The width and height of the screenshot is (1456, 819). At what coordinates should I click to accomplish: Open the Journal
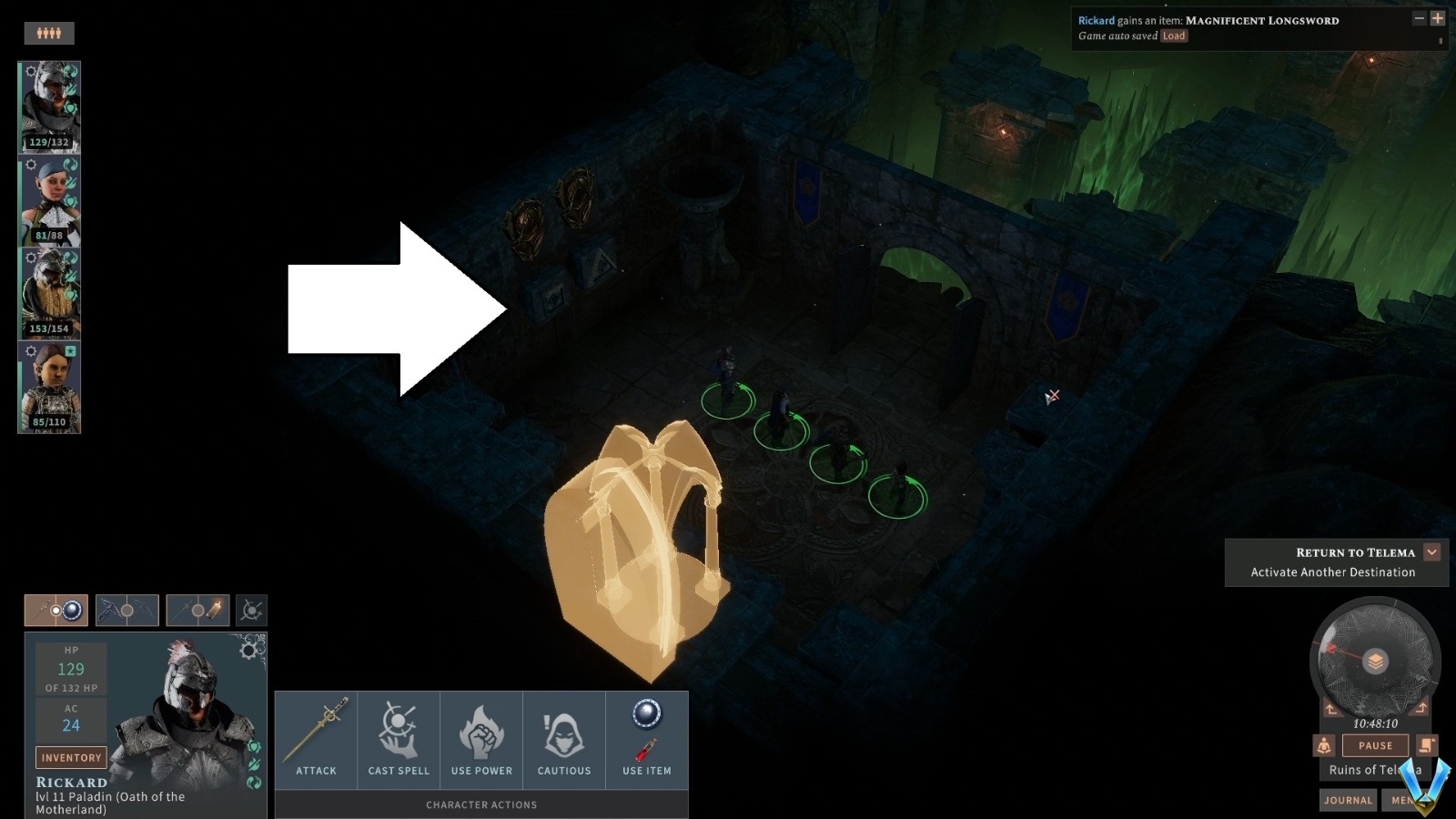click(1348, 800)
